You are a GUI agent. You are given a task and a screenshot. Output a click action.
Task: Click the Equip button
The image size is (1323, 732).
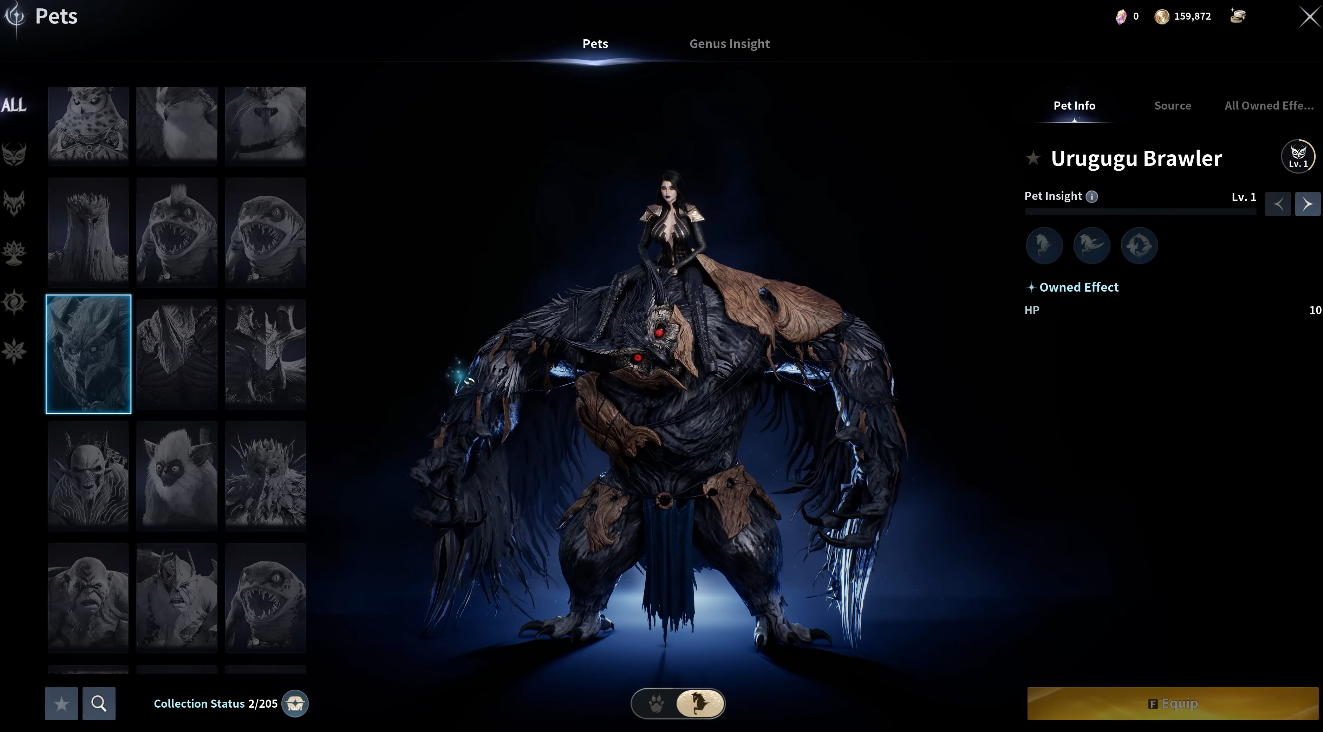point(1172,704)
